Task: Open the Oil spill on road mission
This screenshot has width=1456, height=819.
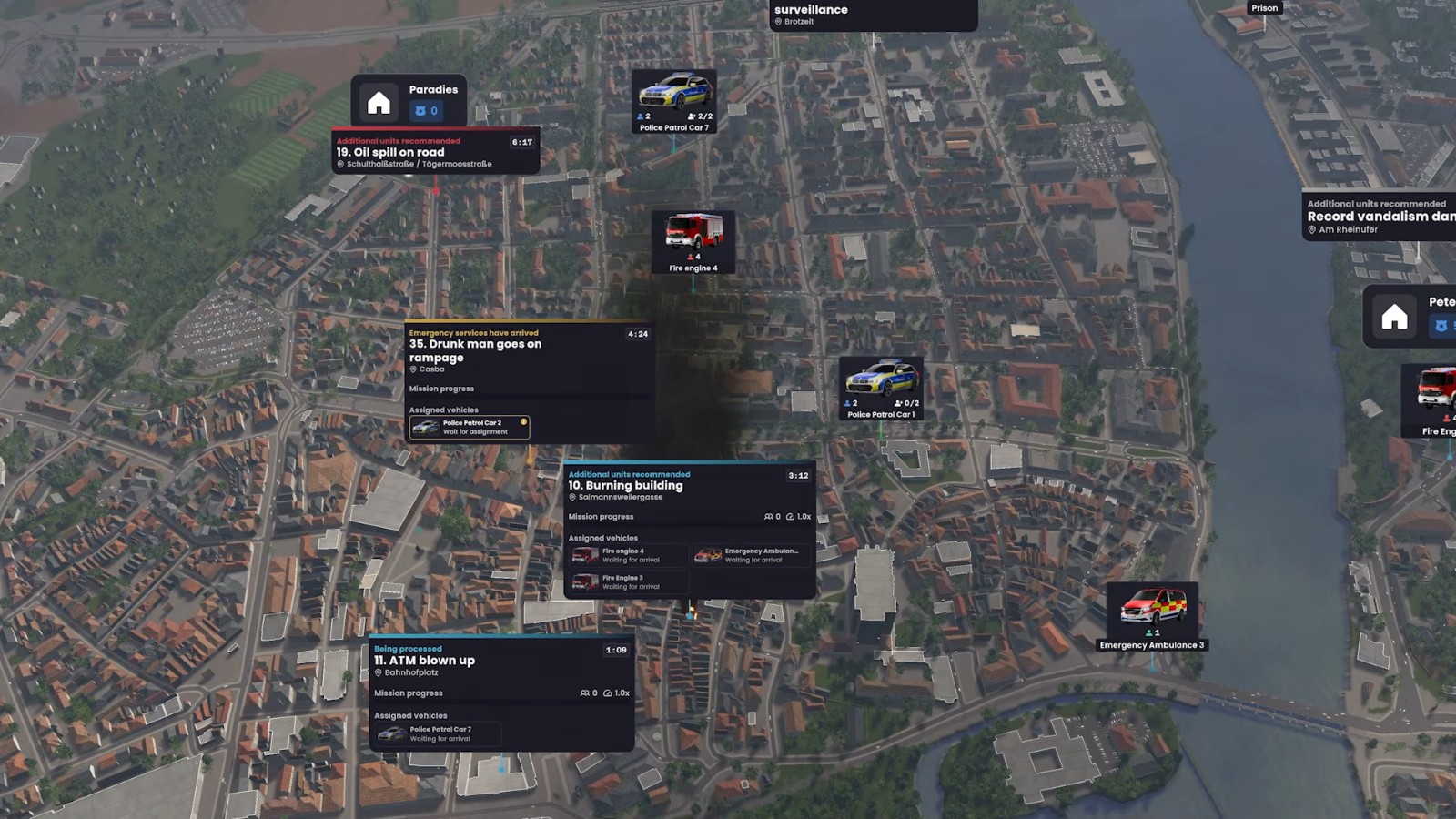Action: tap(435, 152)
